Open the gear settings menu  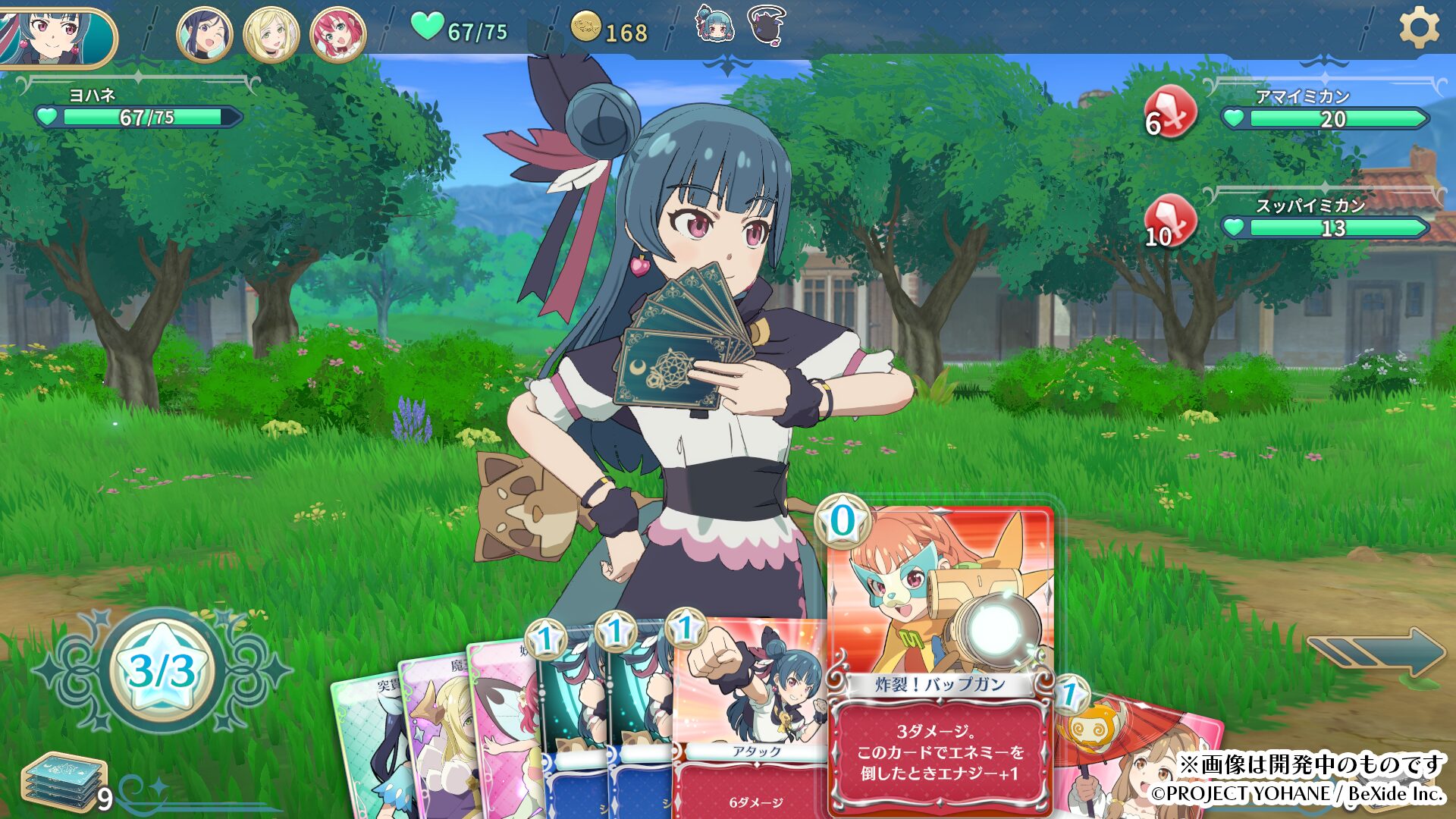[x=1418, y=29]
